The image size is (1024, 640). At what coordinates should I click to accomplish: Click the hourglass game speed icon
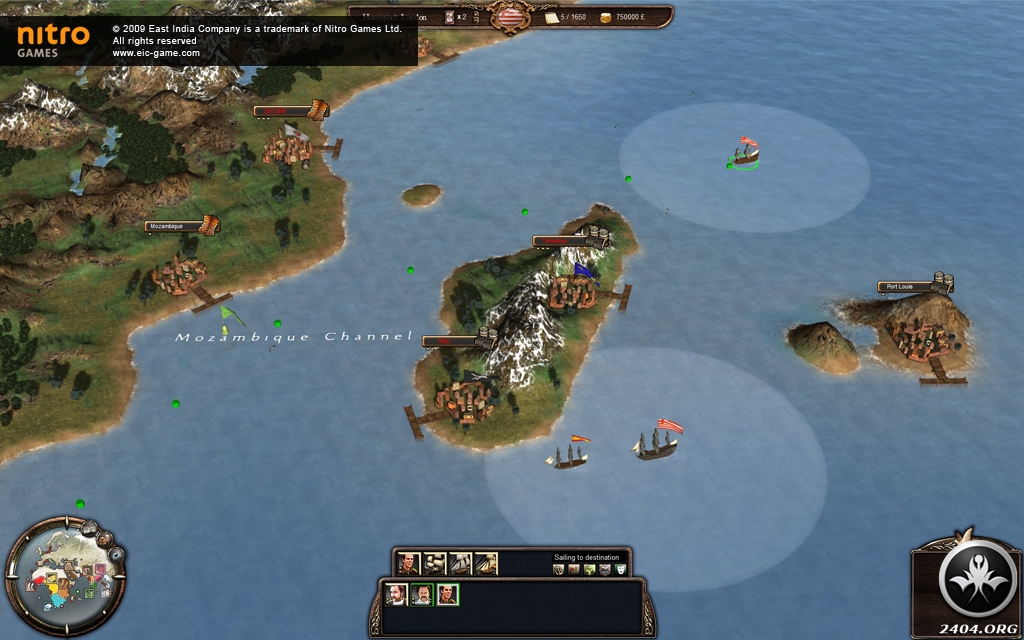(449, 17)
